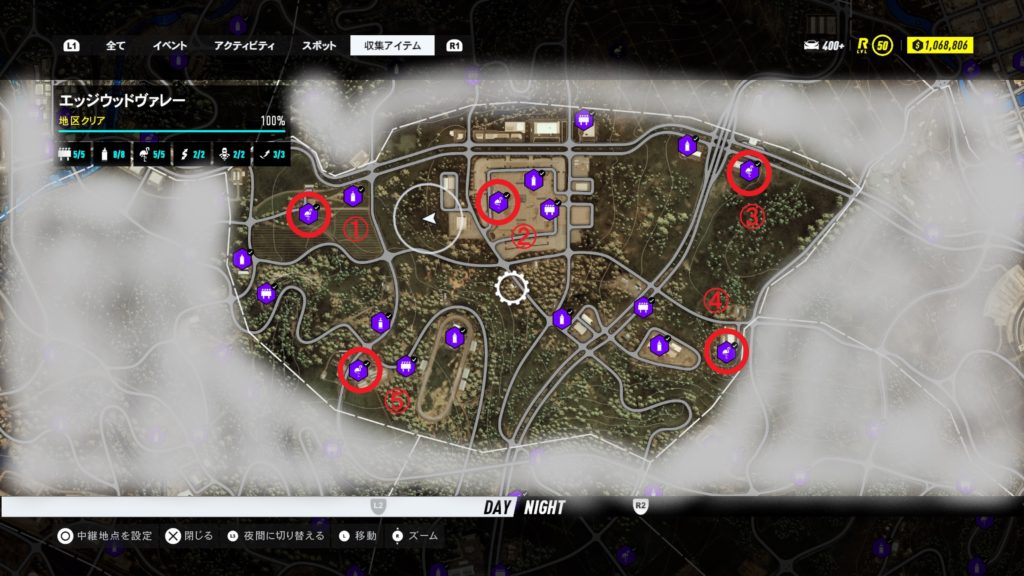The height and width of the screenshot is (576, 1024).
Task: Switch the map to DAY
Action: point(497,507)
